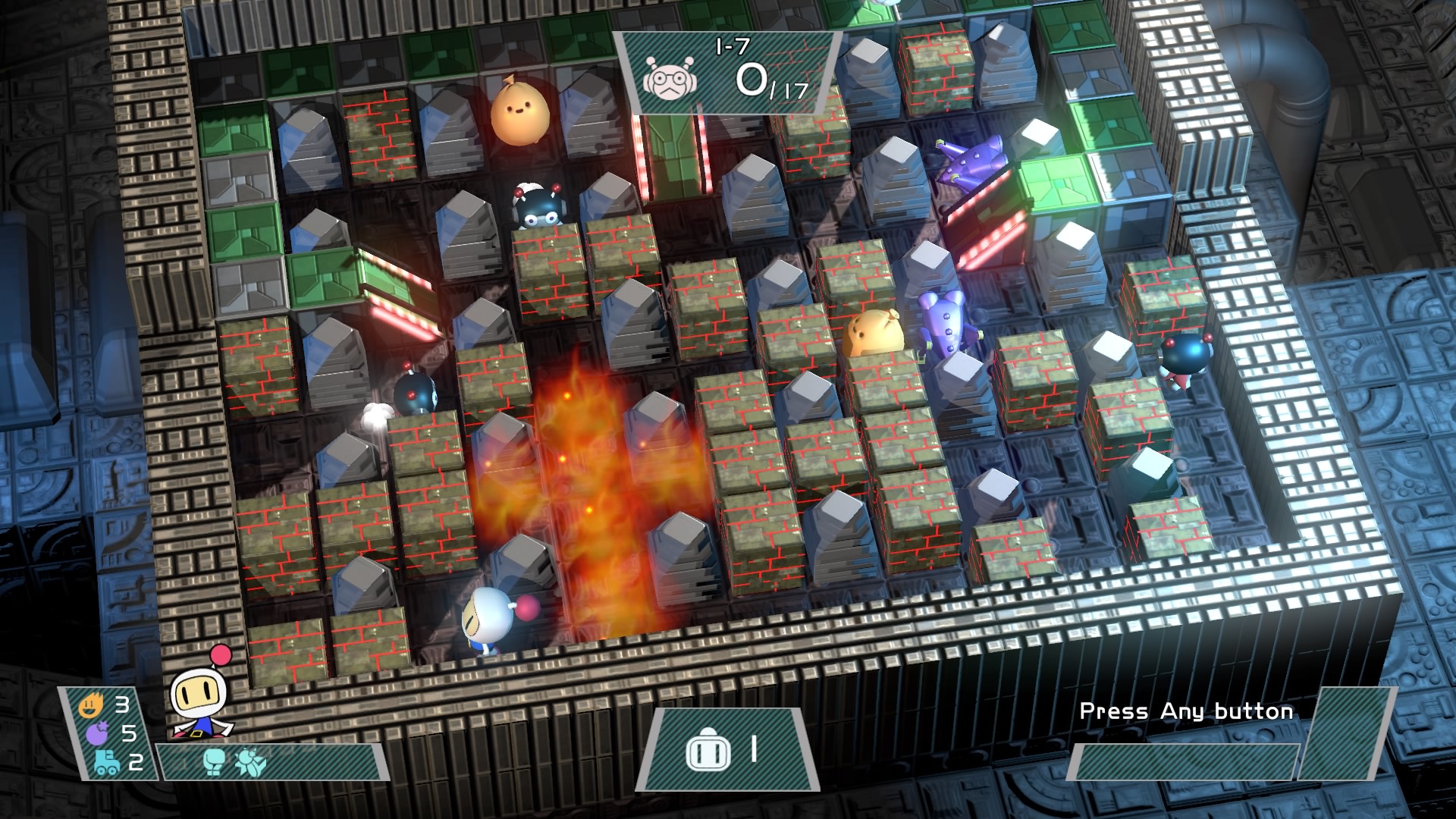Select the purple bomb count icon
This screenshot has height=819, width=1456.
tap(98, 733)
